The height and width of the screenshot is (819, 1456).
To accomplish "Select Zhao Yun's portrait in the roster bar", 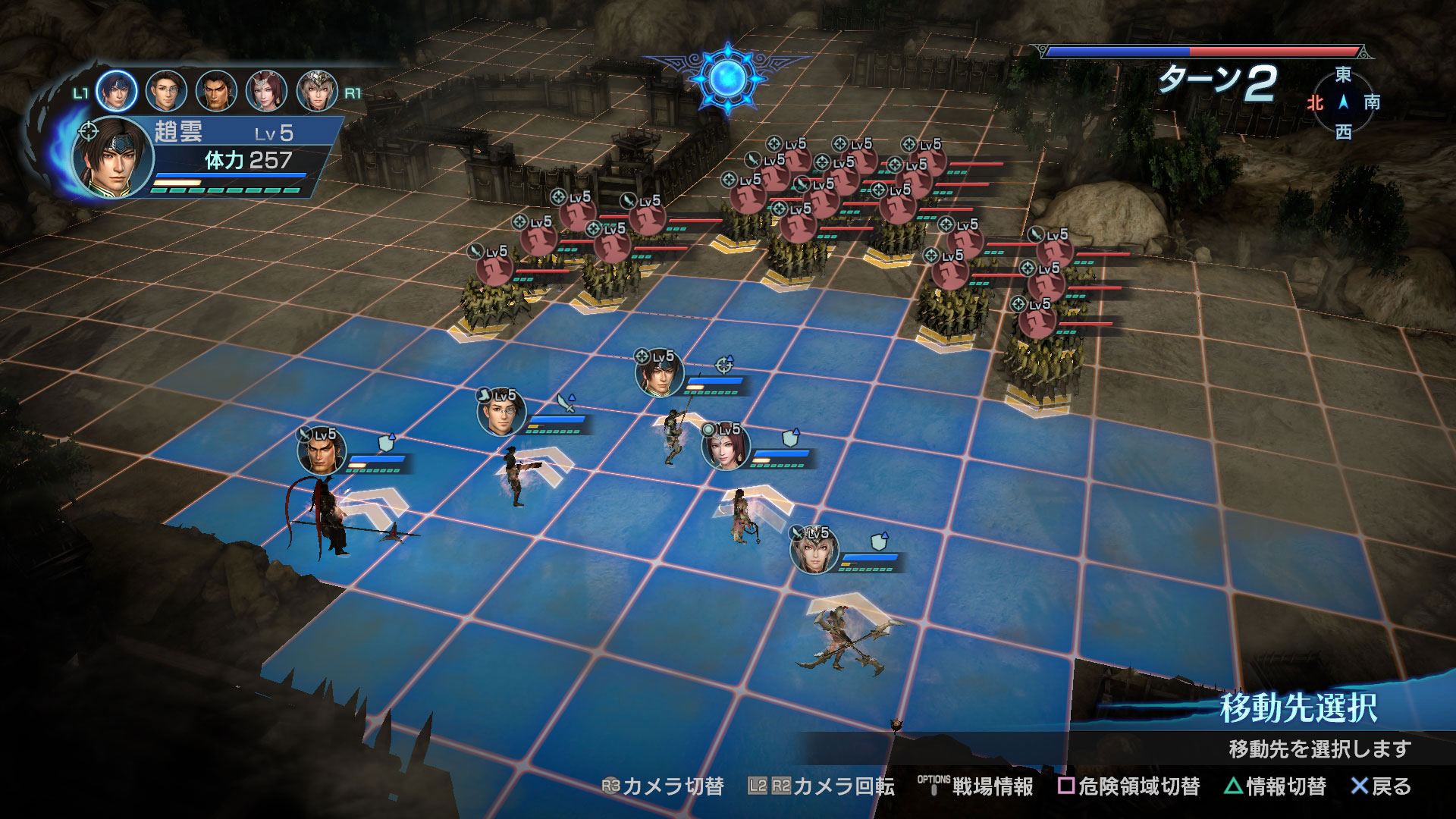I will (117, 91).
